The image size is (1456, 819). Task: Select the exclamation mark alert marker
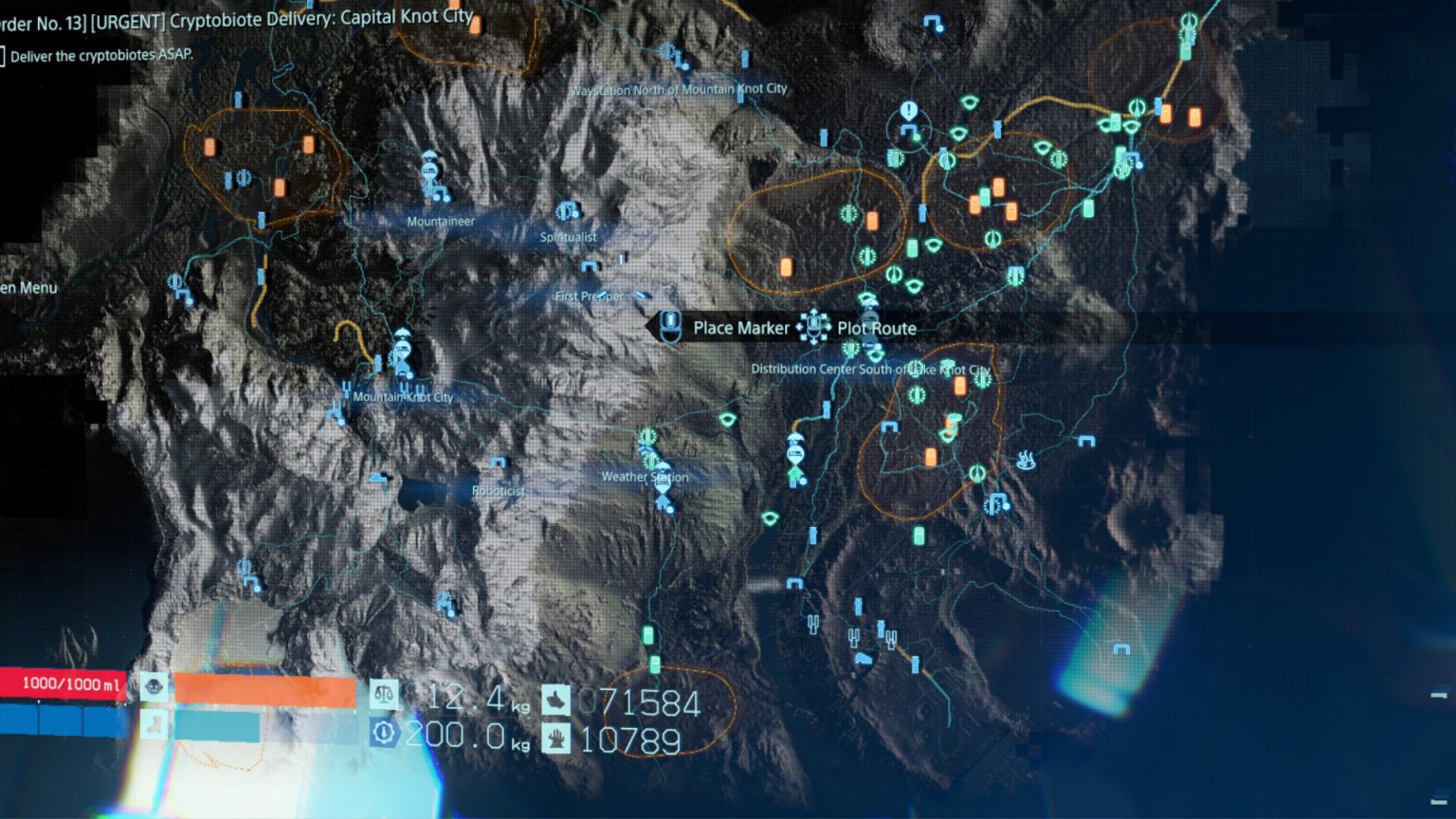(909, 112)
